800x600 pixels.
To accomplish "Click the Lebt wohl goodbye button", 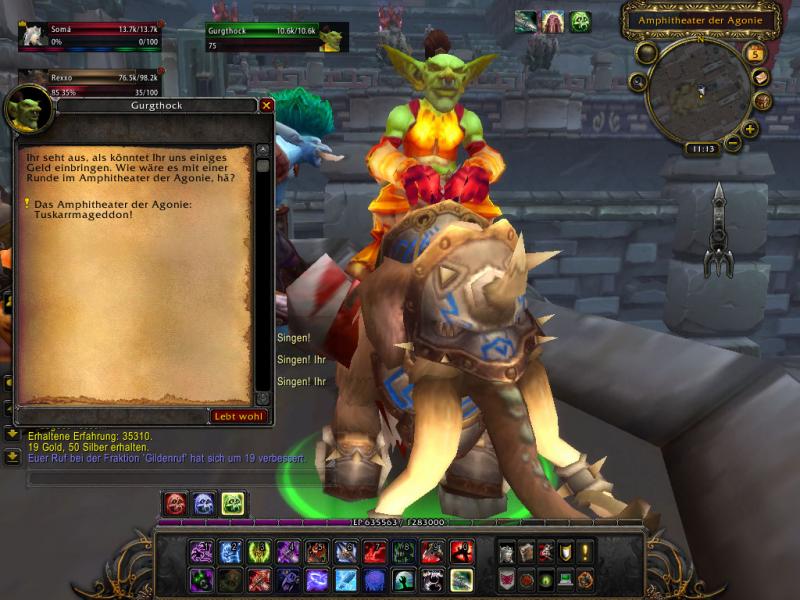I will [239, 416].
